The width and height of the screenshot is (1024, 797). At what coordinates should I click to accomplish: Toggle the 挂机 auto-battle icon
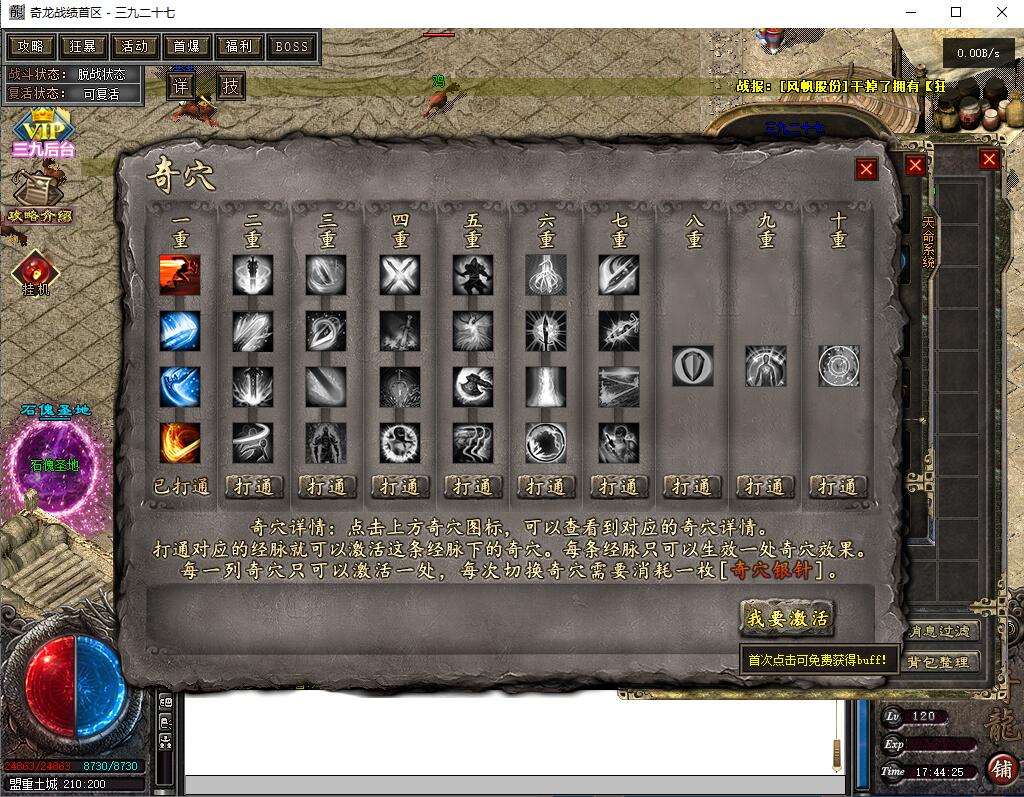[x=35, y=272]
